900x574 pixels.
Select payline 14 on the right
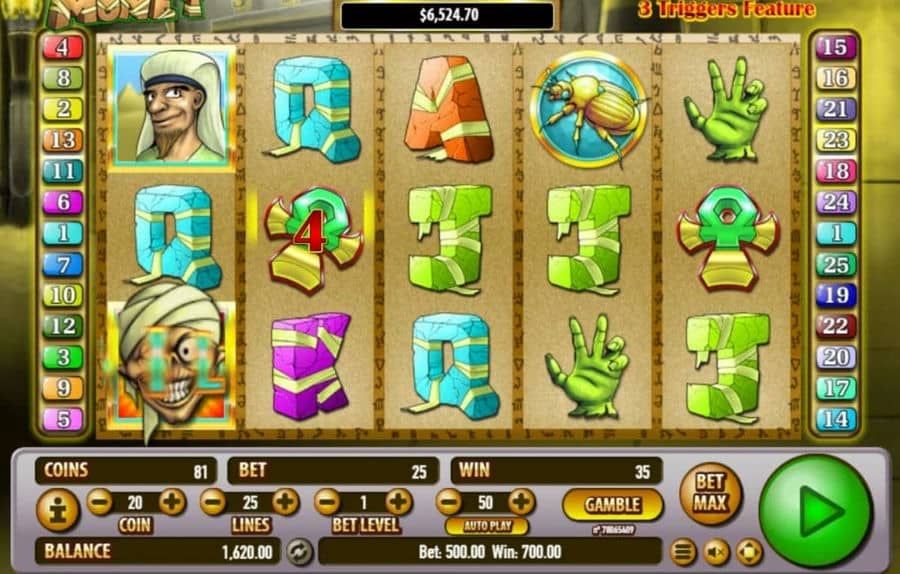tap(836, 419)
